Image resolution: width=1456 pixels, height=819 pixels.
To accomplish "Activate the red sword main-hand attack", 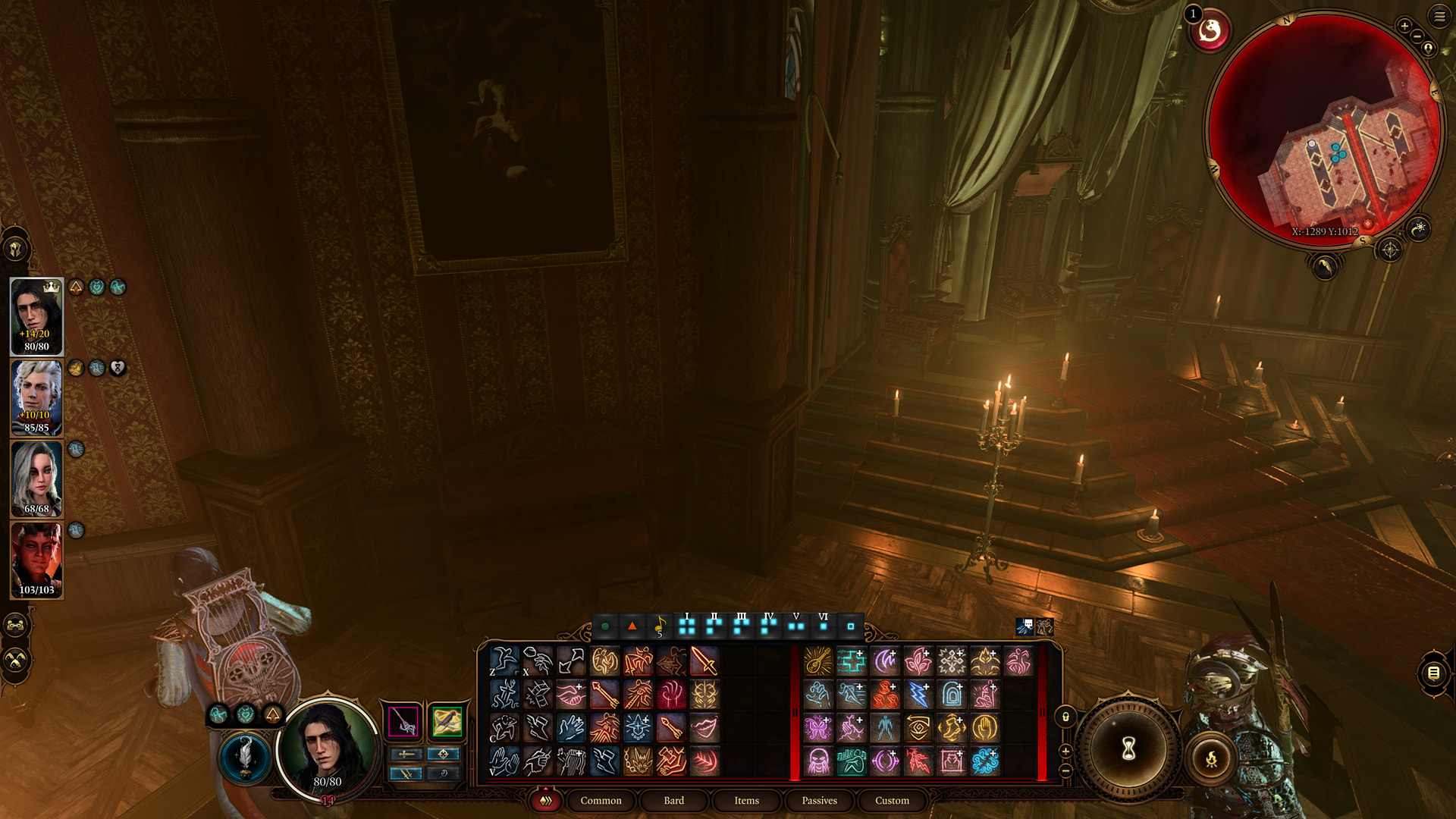I will click(704, 661).
